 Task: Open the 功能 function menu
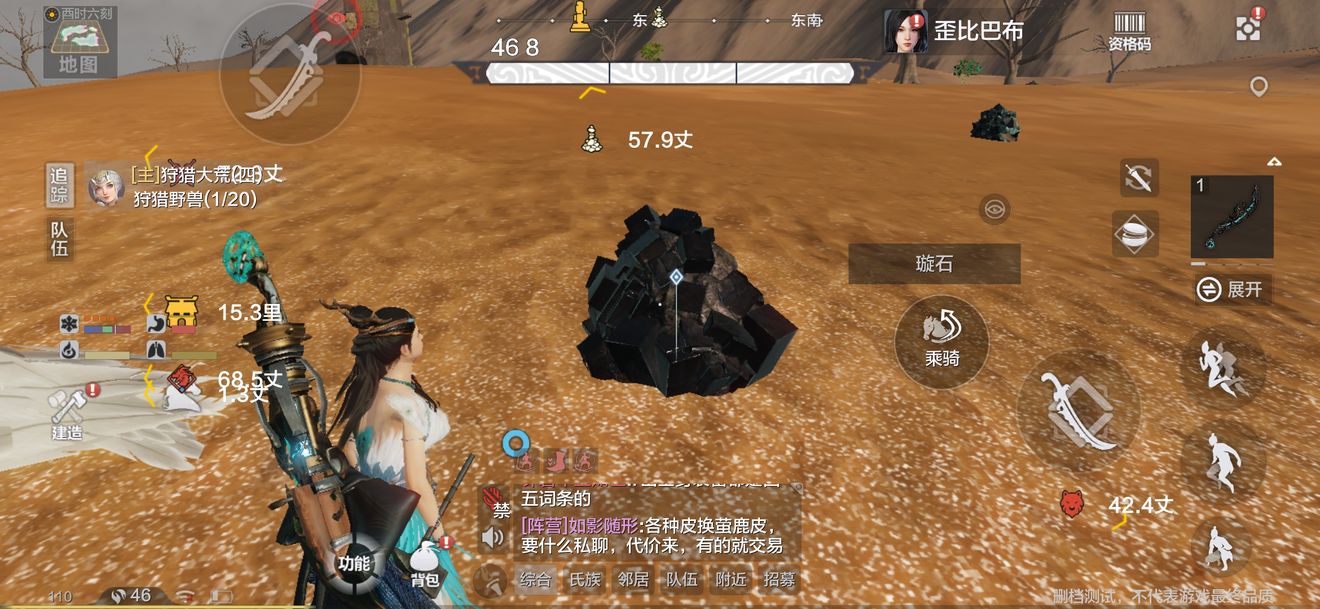pos(355,561)
